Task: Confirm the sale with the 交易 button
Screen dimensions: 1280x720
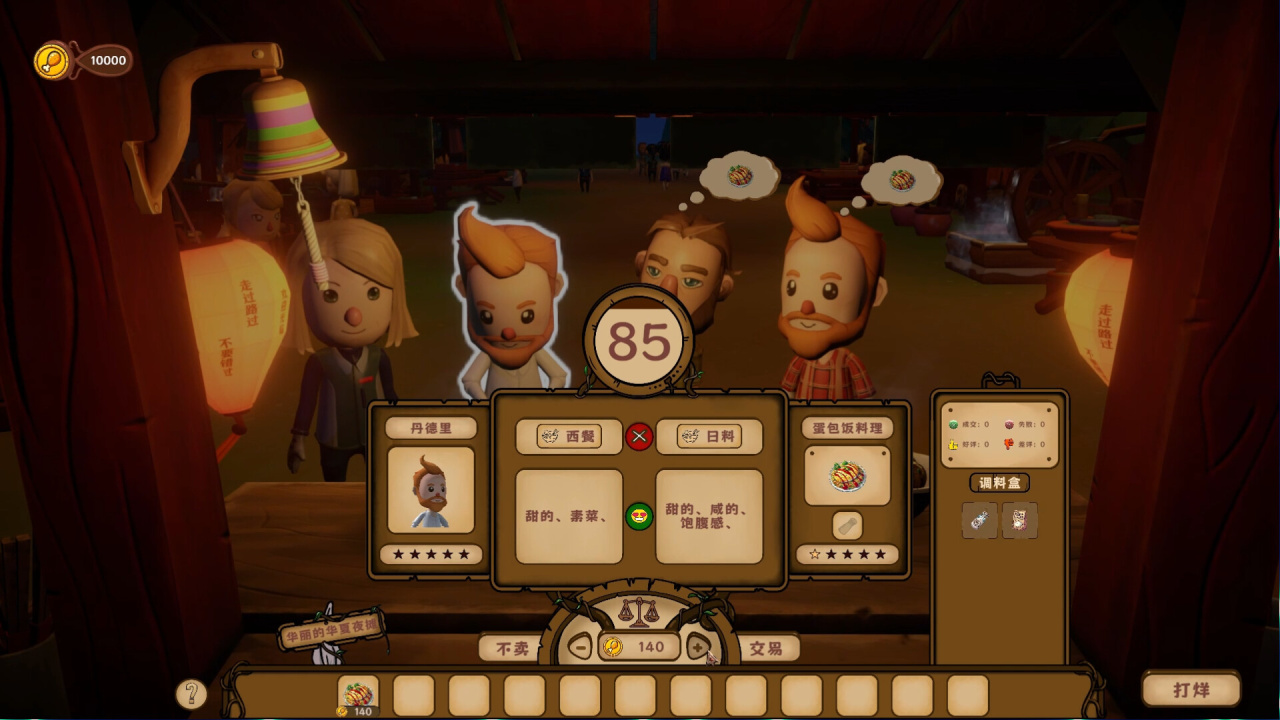Action: [767, 648]
